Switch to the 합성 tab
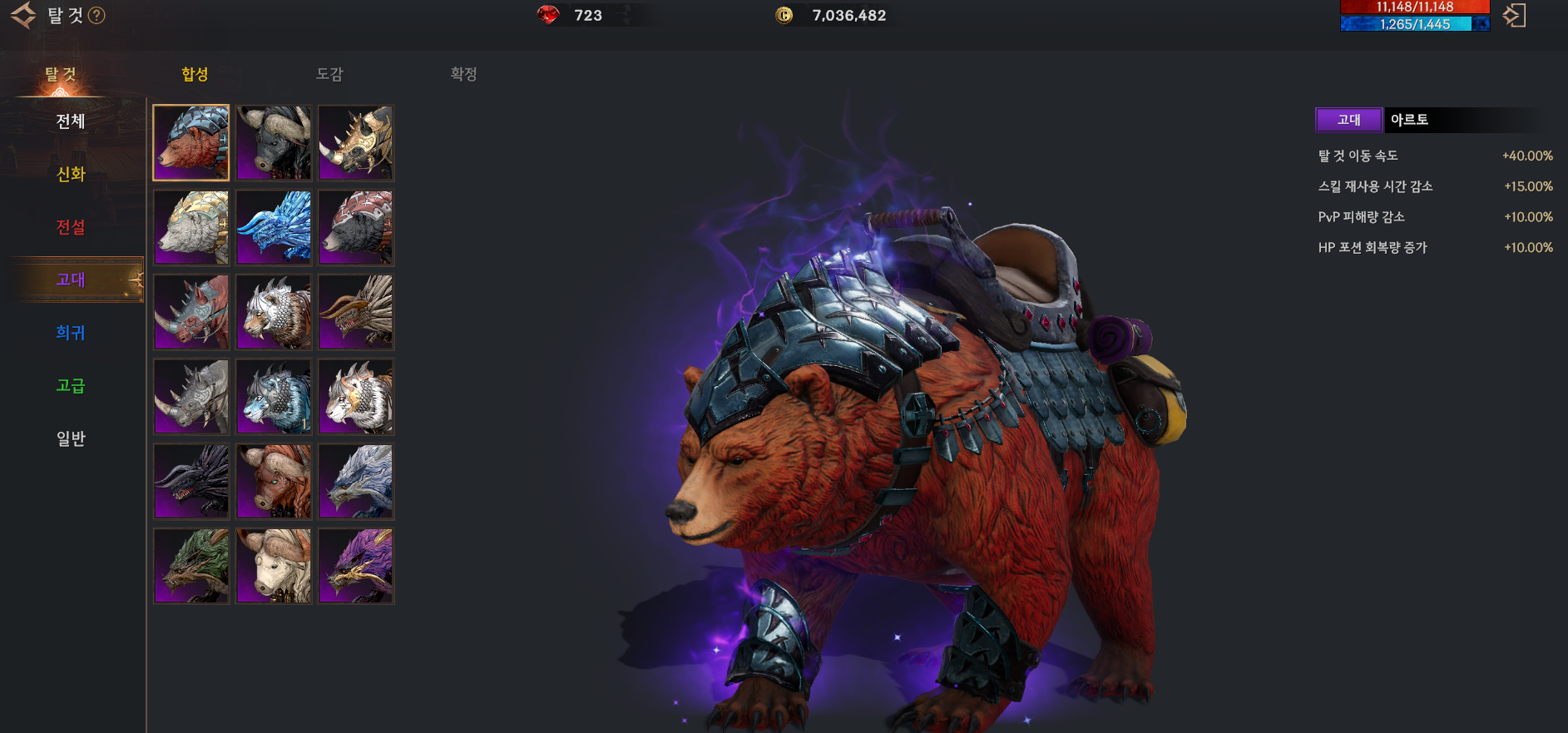The width and height of the screenshot is (1568, 733). click(195, 74)
